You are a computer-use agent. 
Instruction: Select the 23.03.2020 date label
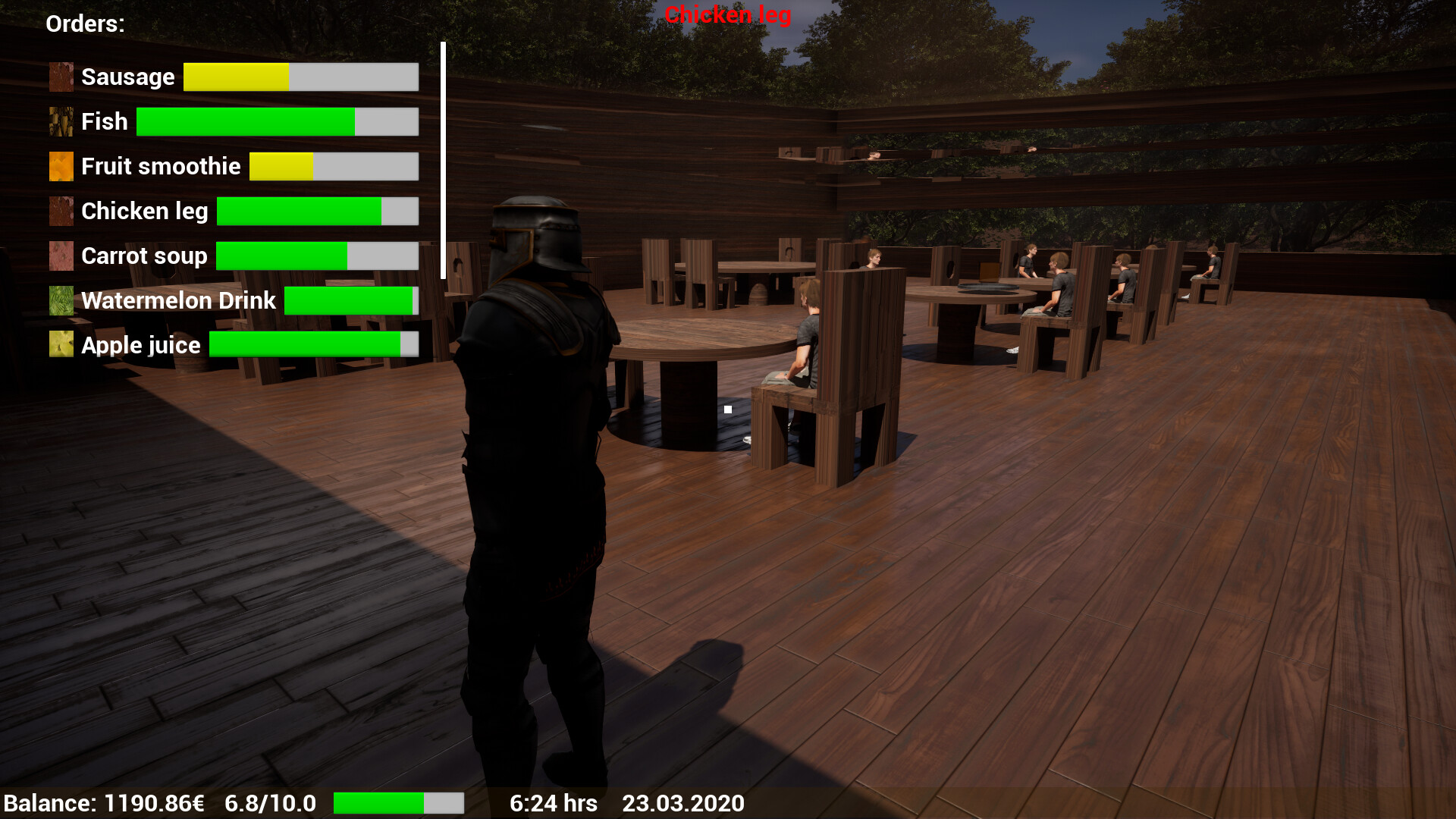pyautogui.click(x=682, y=802)
